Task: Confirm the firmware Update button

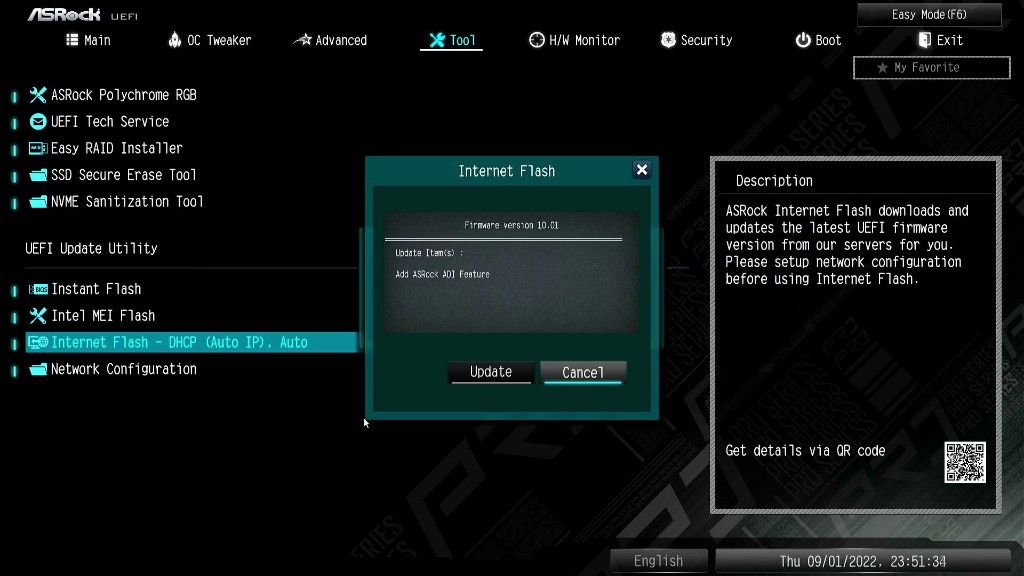Action: point(491,372)
